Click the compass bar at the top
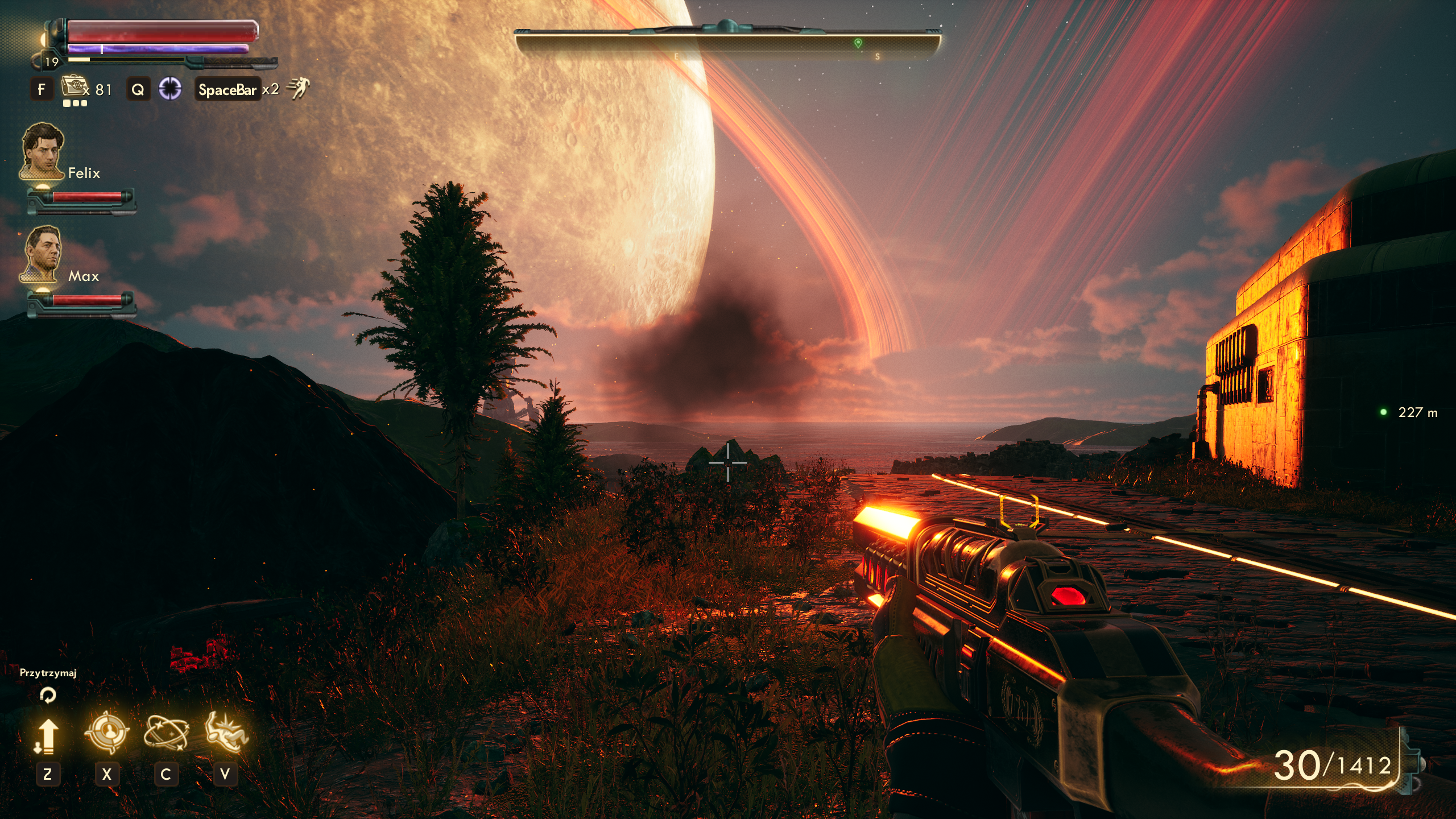Viewport: 1456px width, 819px height. click(x=727, y=42)
